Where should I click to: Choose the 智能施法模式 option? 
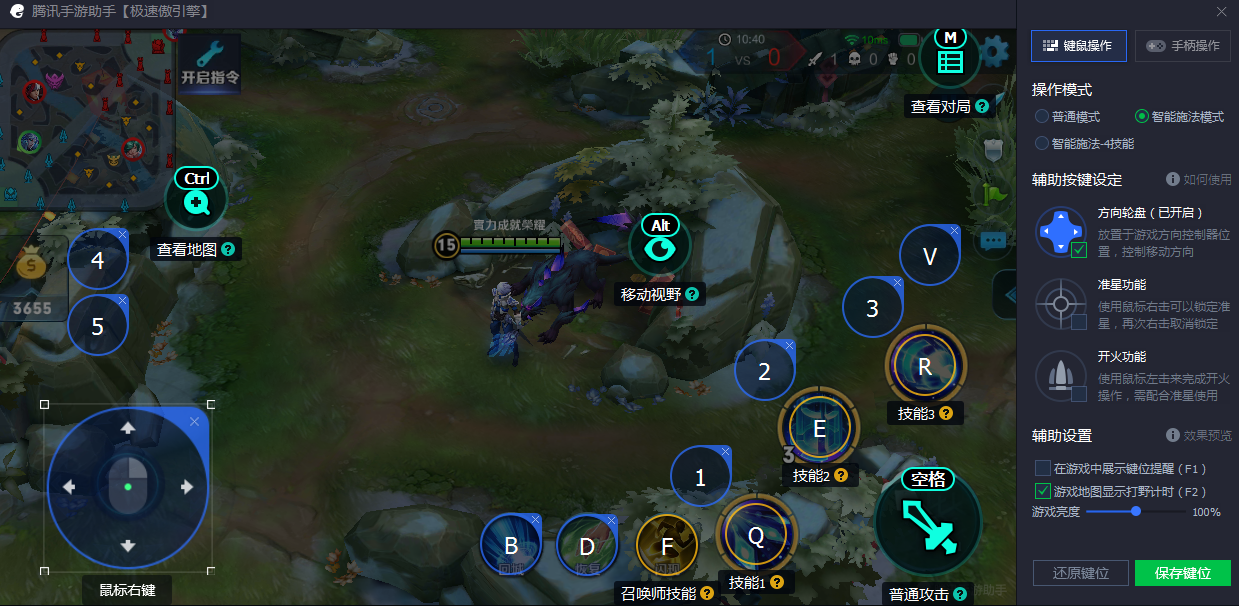pos(1142,117)
